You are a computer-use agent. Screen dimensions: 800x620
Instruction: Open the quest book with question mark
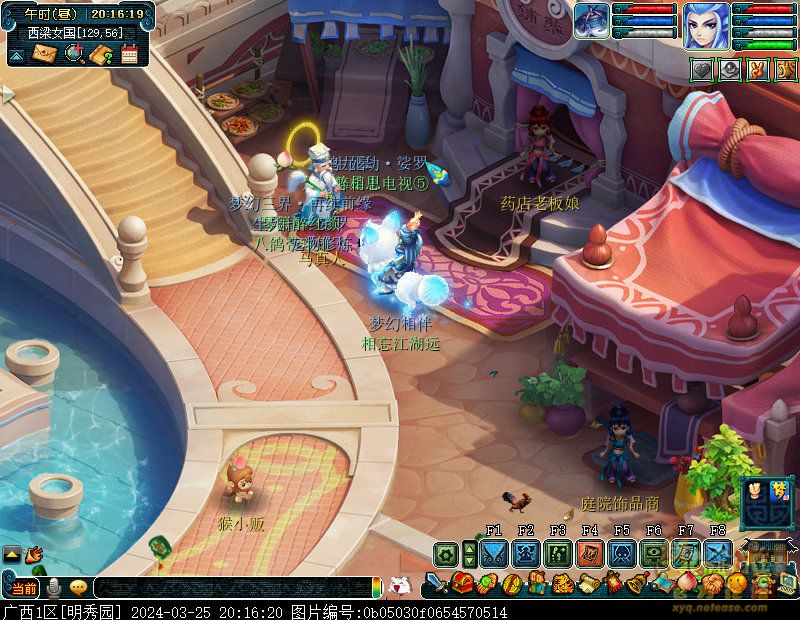pyautogui.click(x=100, y=54)
